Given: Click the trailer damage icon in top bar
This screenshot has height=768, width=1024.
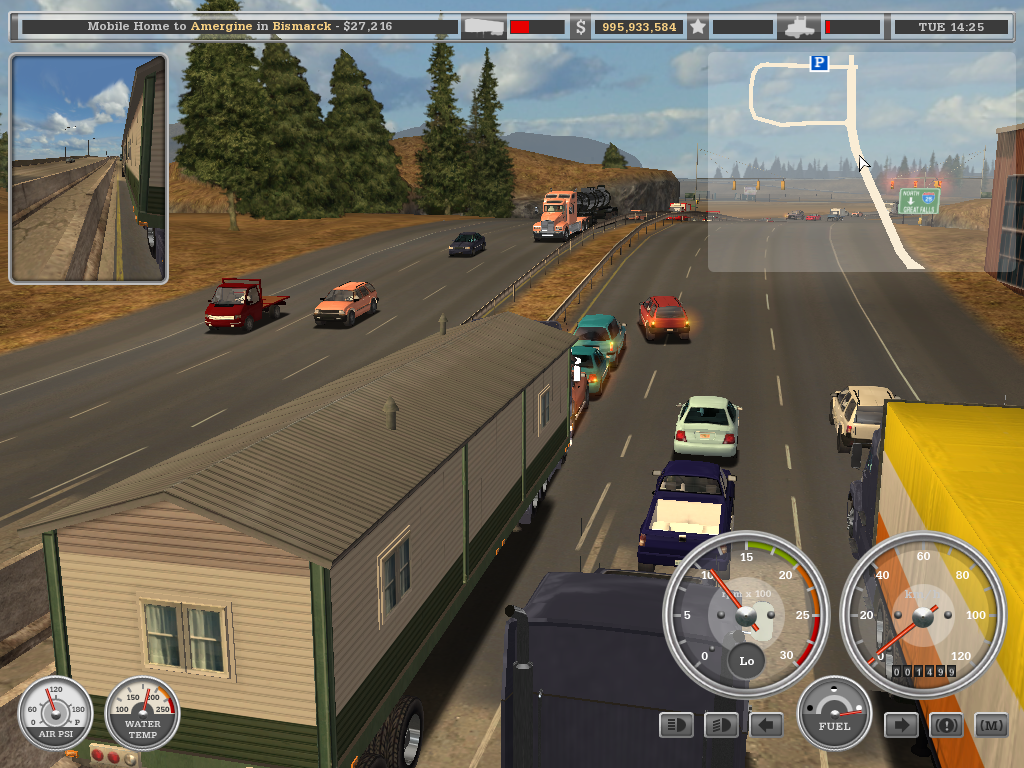Looking at the screenshot, I should pyautogui.click(x=483, y=27).
